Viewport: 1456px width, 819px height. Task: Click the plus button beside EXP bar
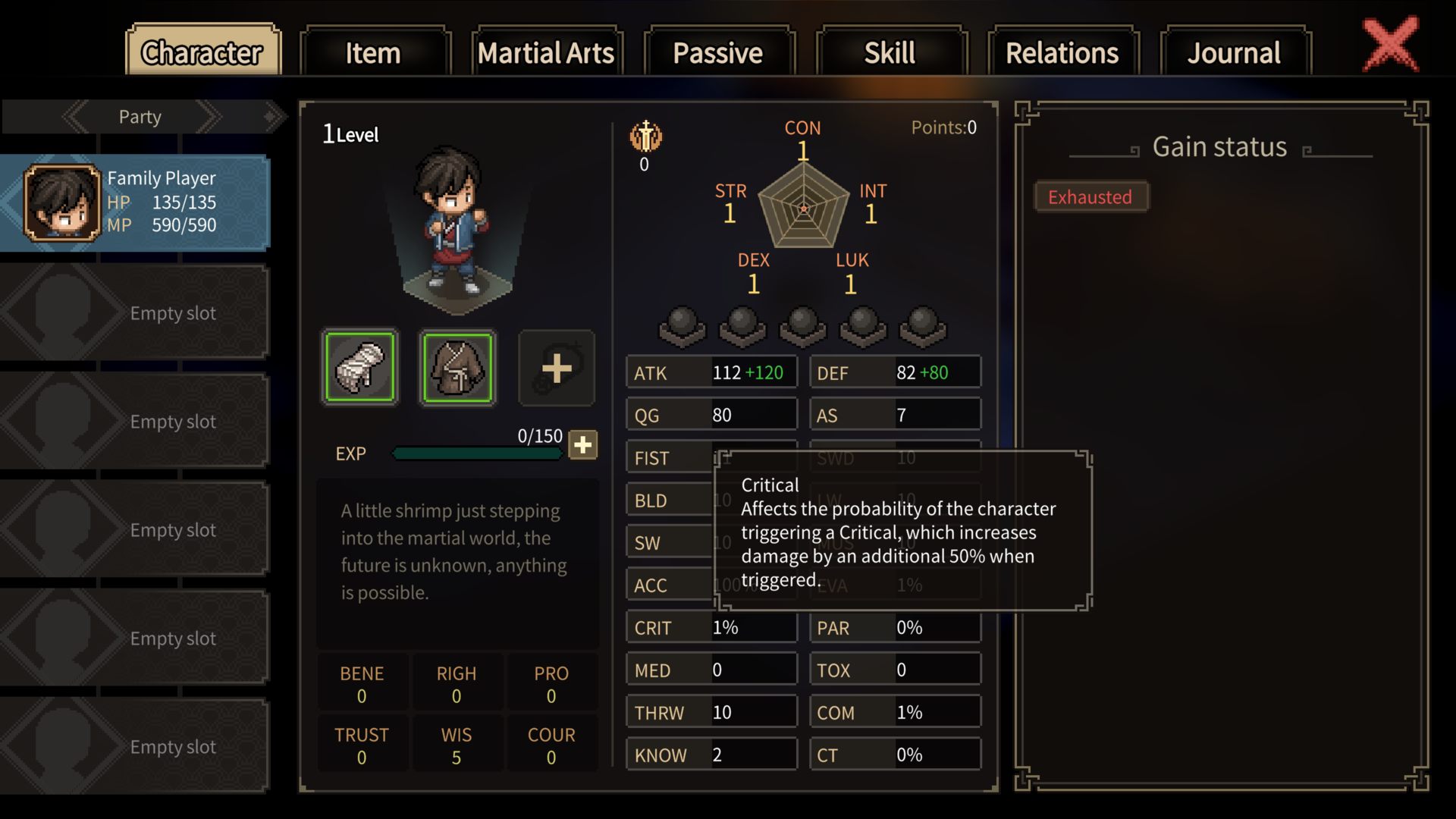click(582, 445)
